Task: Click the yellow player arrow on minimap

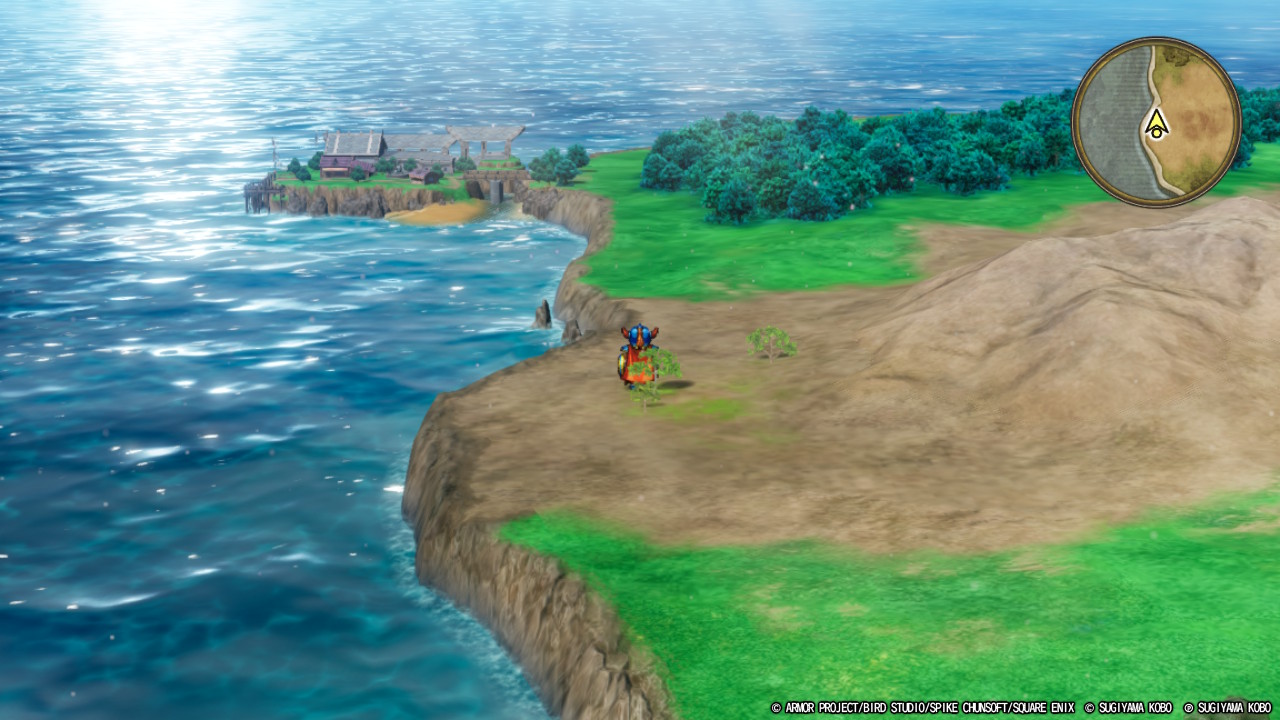Action: click(x=1157, y=124)
